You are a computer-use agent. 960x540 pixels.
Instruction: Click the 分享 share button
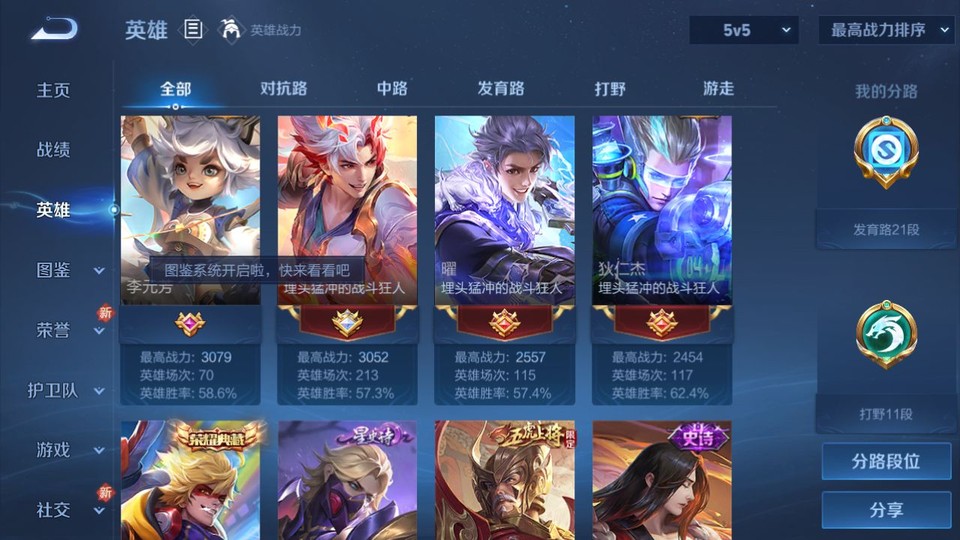coord(886,510)
